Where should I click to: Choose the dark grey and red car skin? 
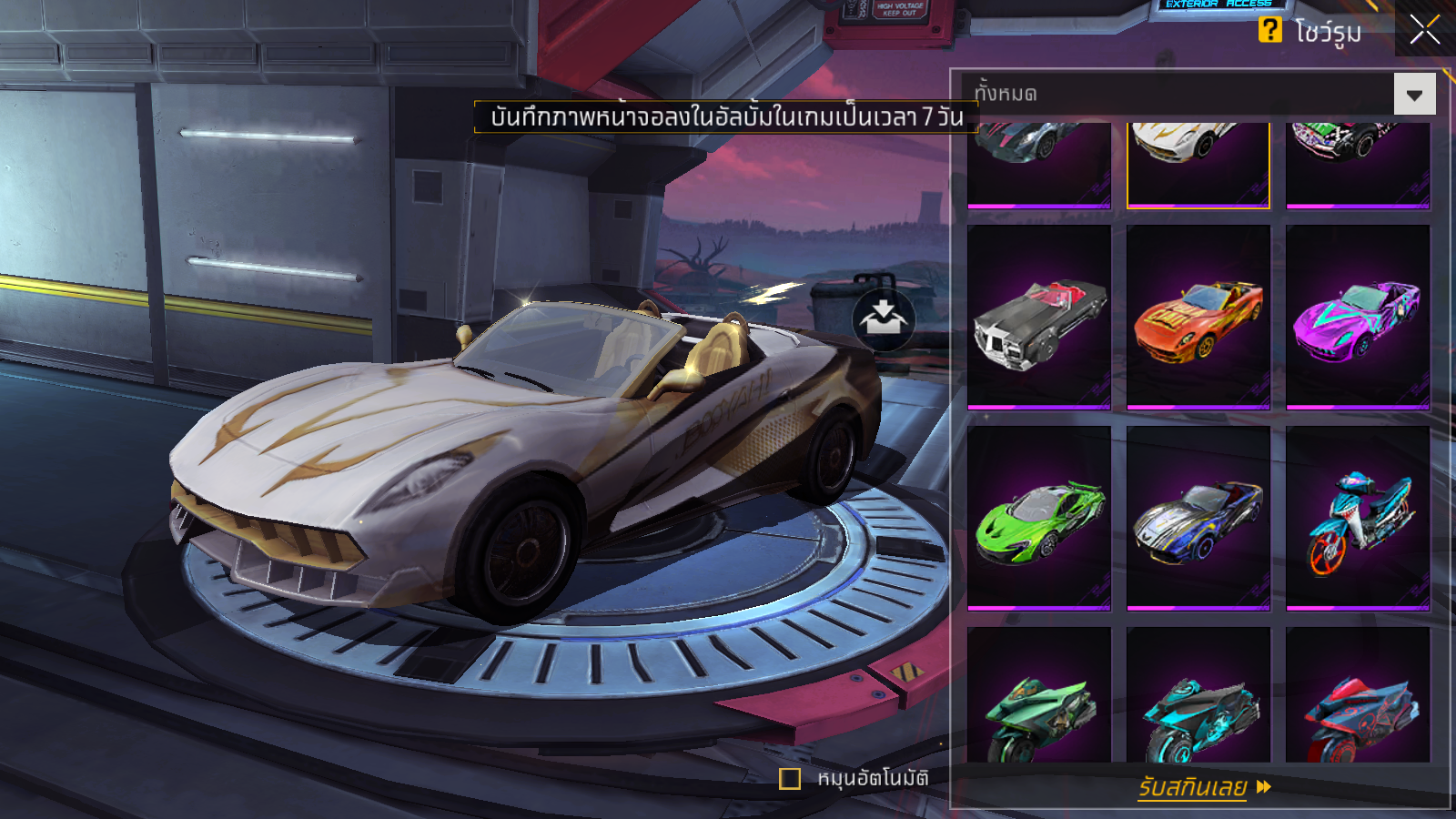tap(1039, 164)
